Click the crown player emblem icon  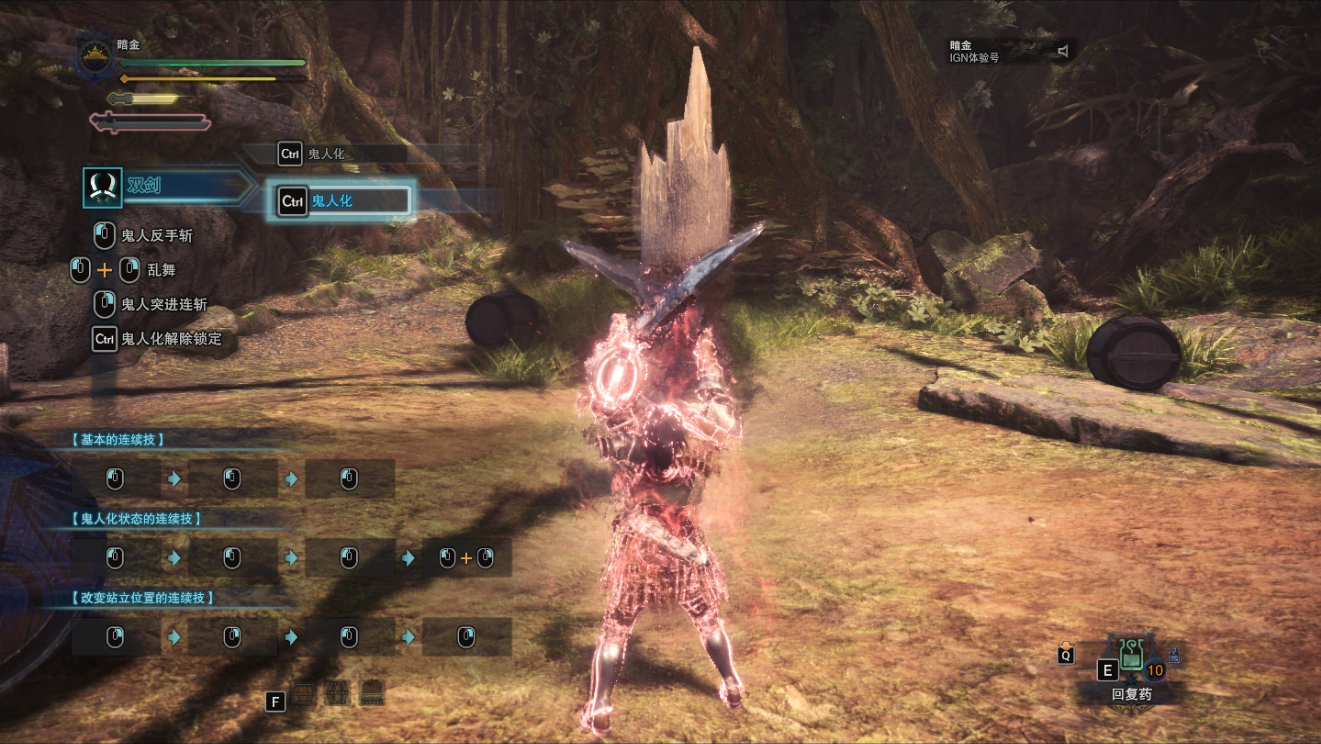(95, 58)
